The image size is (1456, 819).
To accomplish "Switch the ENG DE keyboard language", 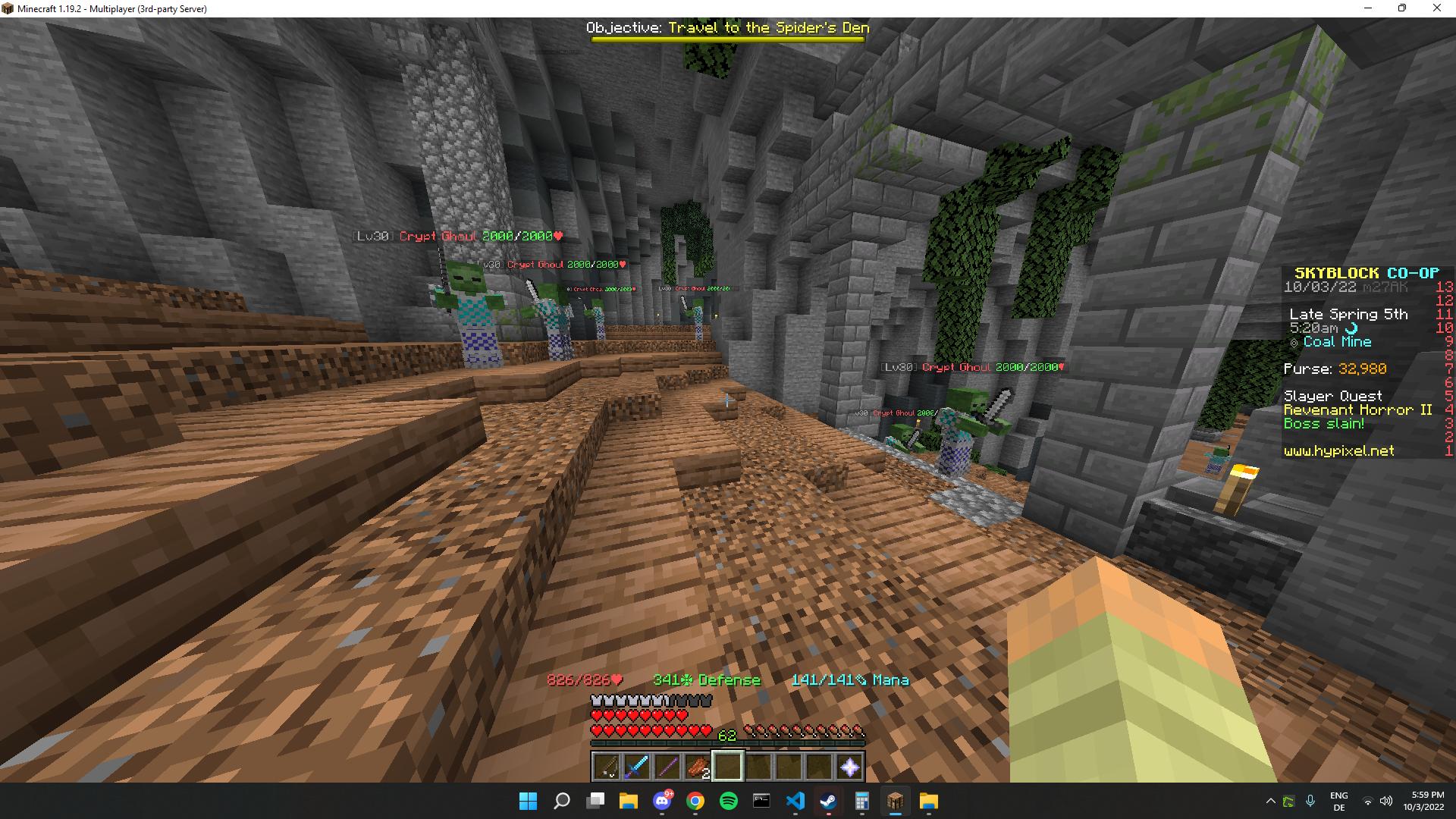I will (1340, 802).
